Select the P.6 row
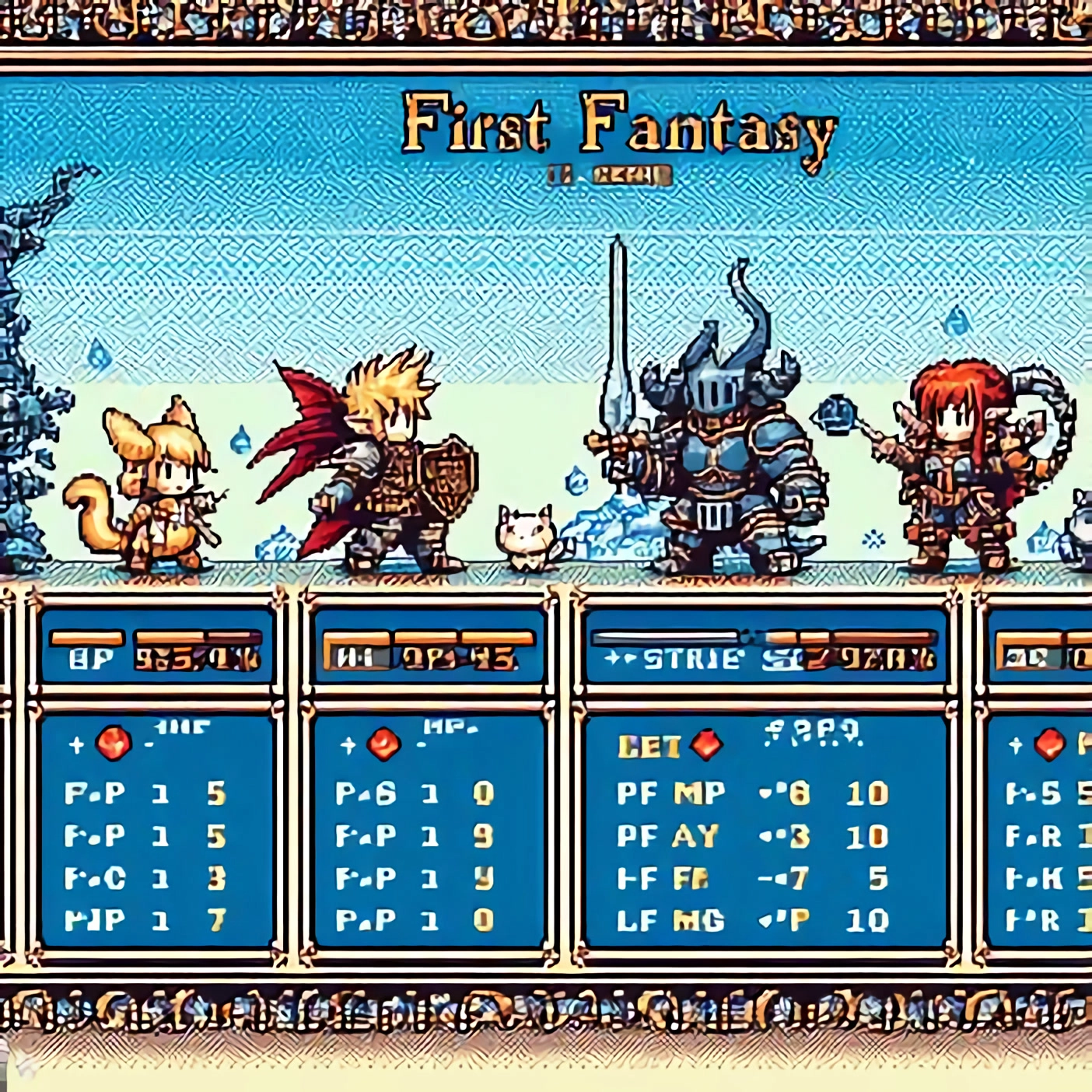This screenshot has width=1092, height=1092. tap(415, 793)
